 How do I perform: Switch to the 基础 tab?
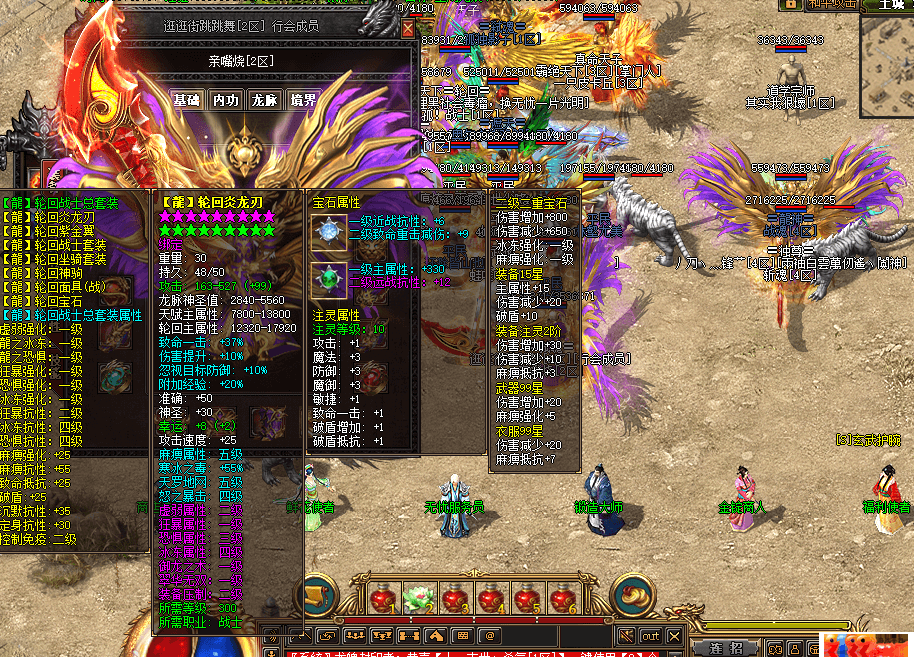tap(186, 100)
